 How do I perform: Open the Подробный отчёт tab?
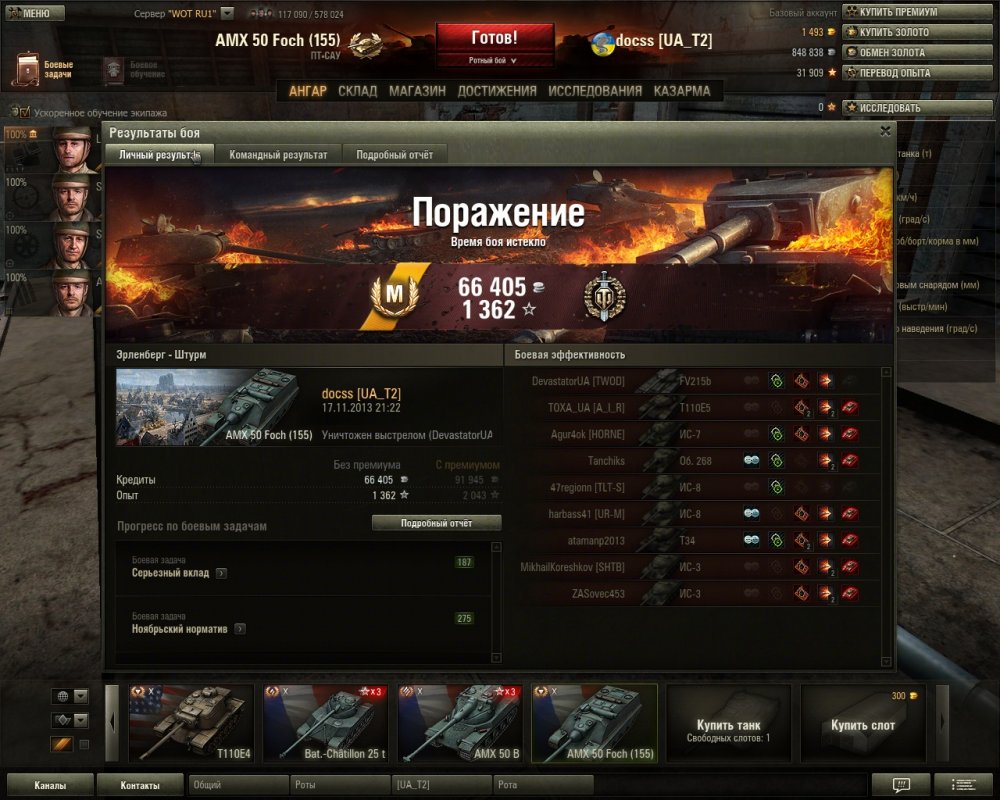pos(394,155)
